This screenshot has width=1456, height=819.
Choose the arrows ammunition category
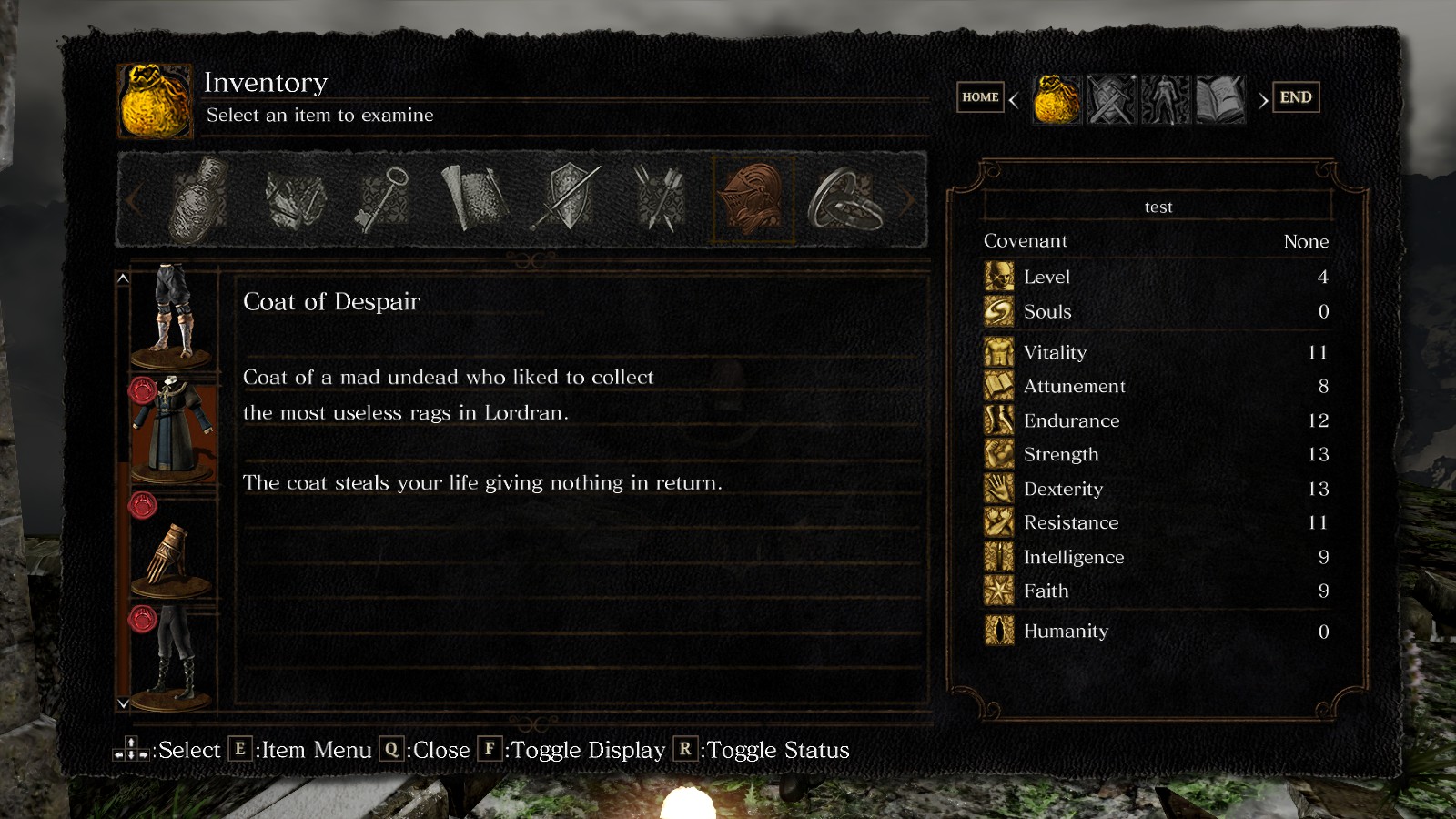[x=661, y=199]
